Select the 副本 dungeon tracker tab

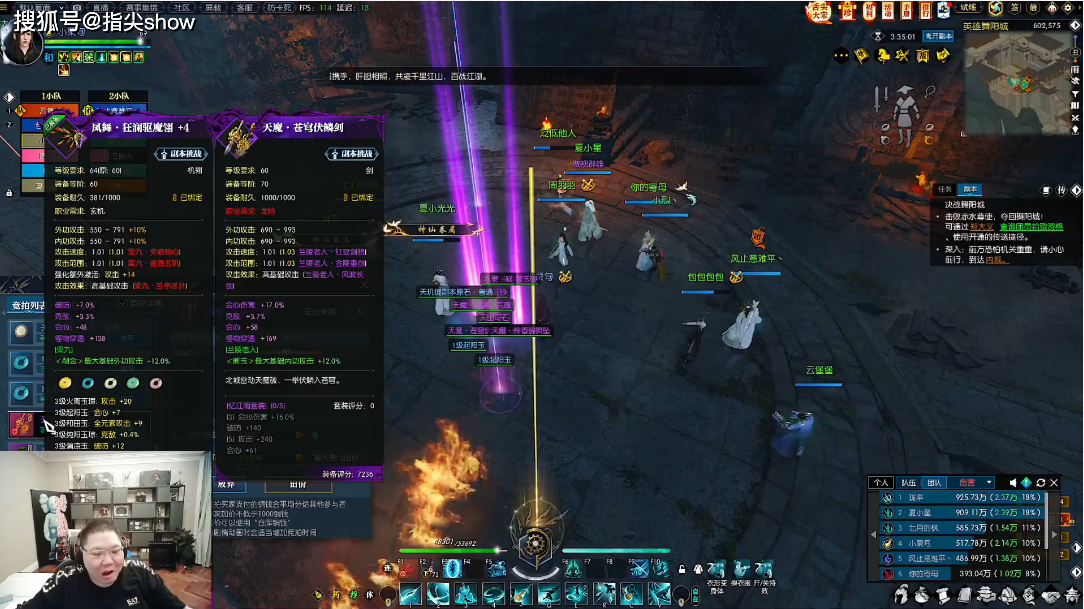[x=970, y=189]
